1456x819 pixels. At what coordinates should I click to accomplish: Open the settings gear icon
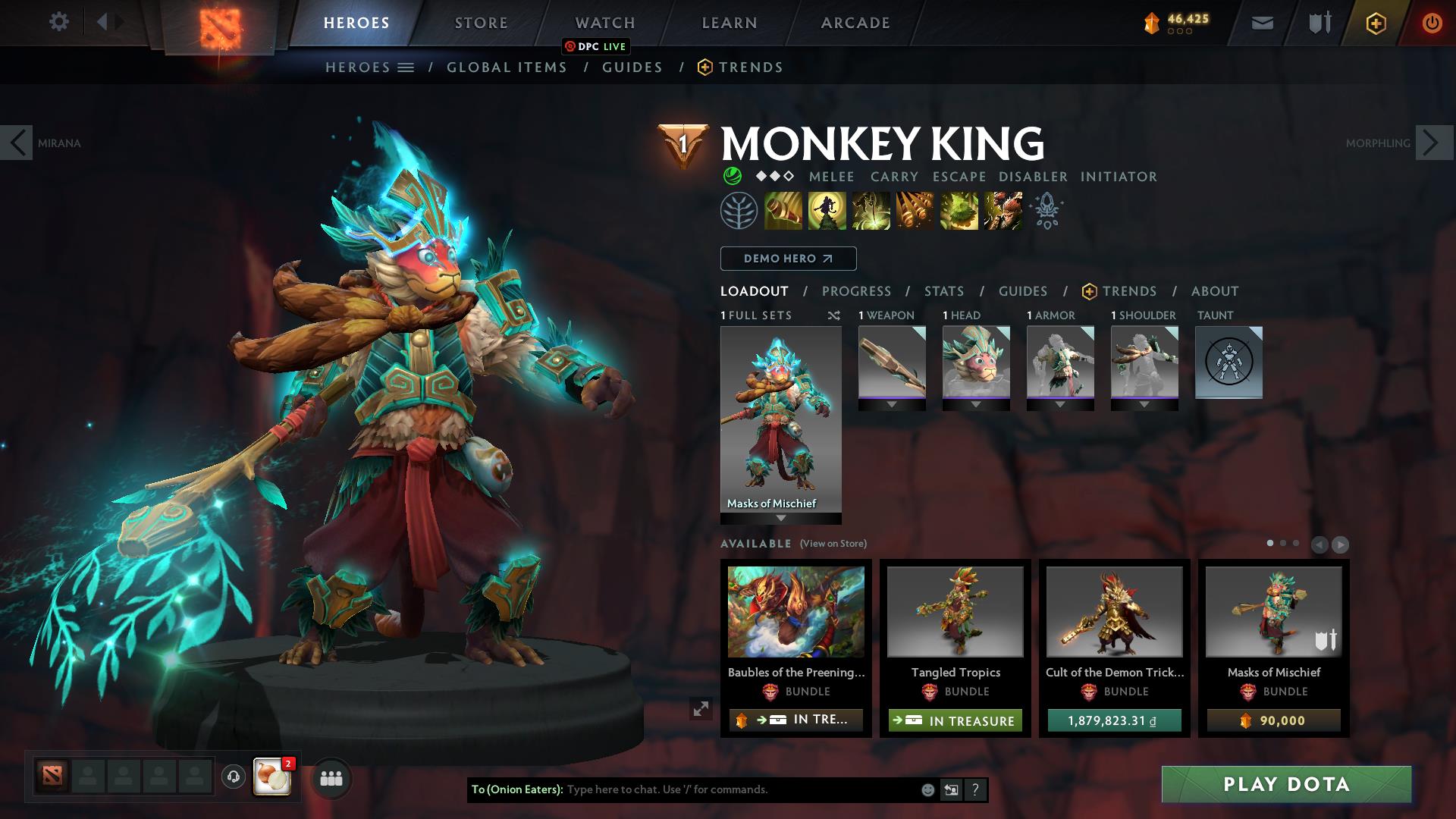click(59, 22)
